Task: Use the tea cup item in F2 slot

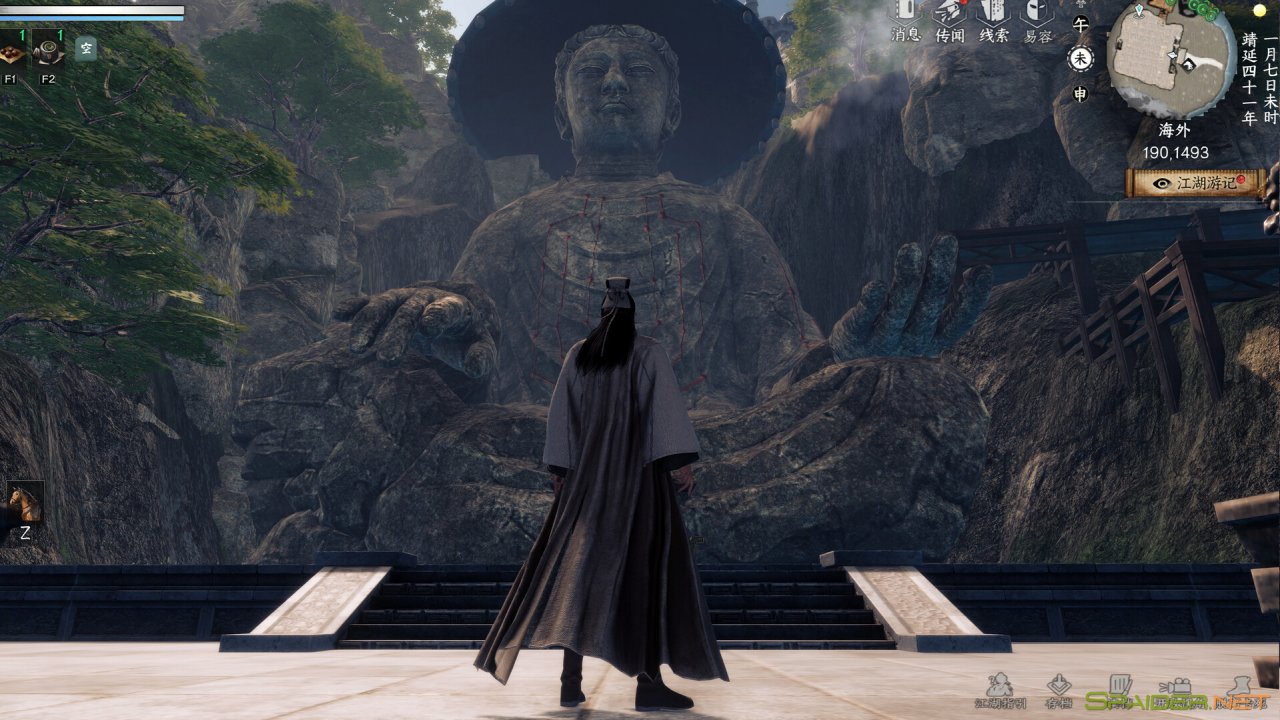Action: [48, 51]
